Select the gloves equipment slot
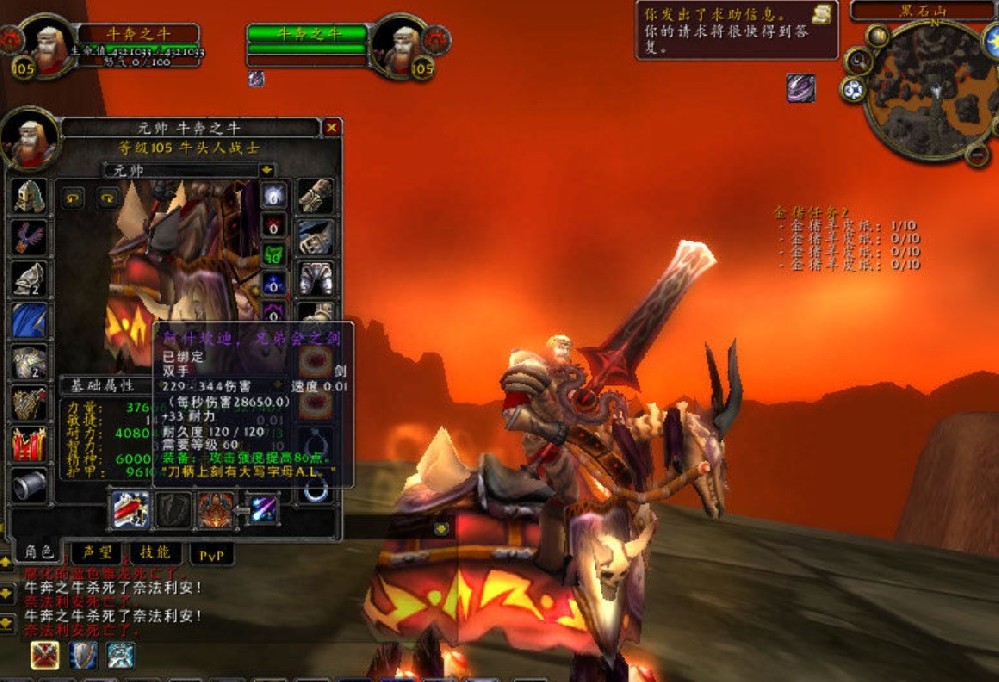This screenshot has height=682, width=999. [x=316, y=196]
